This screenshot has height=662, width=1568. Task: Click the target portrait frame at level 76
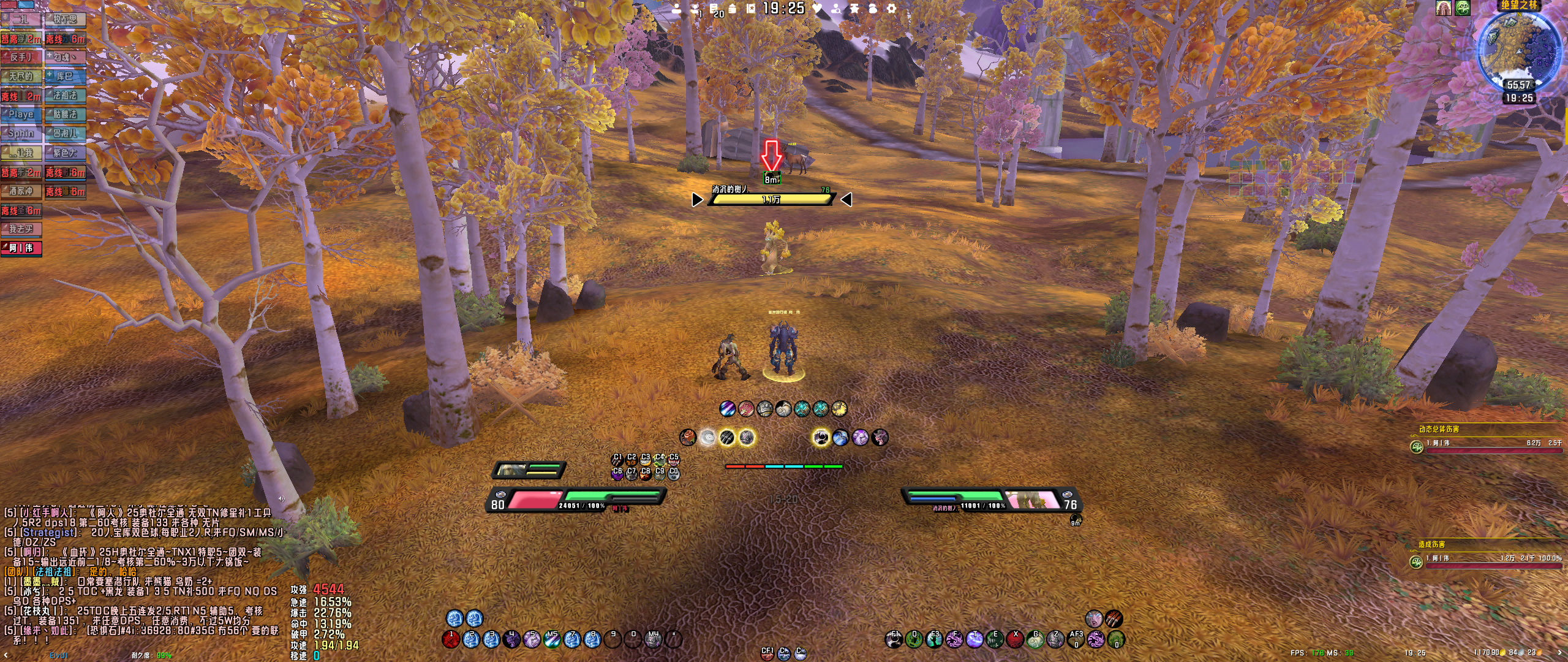[x=1035, y=500]
